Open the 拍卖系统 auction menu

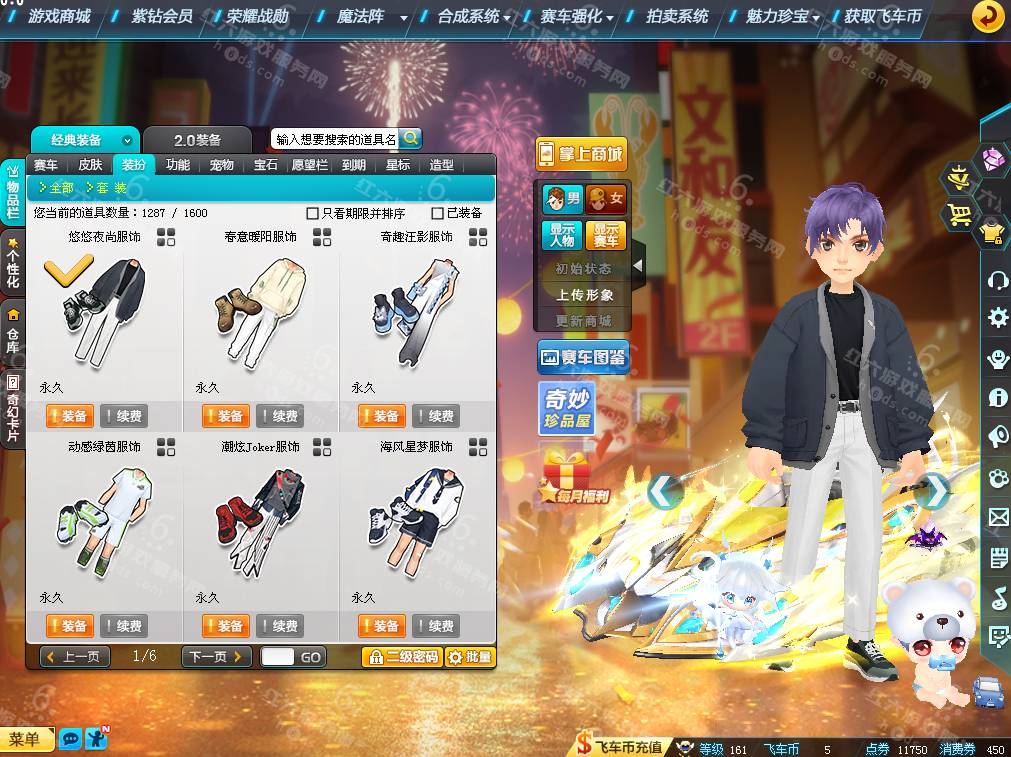(x=677, y=16)
